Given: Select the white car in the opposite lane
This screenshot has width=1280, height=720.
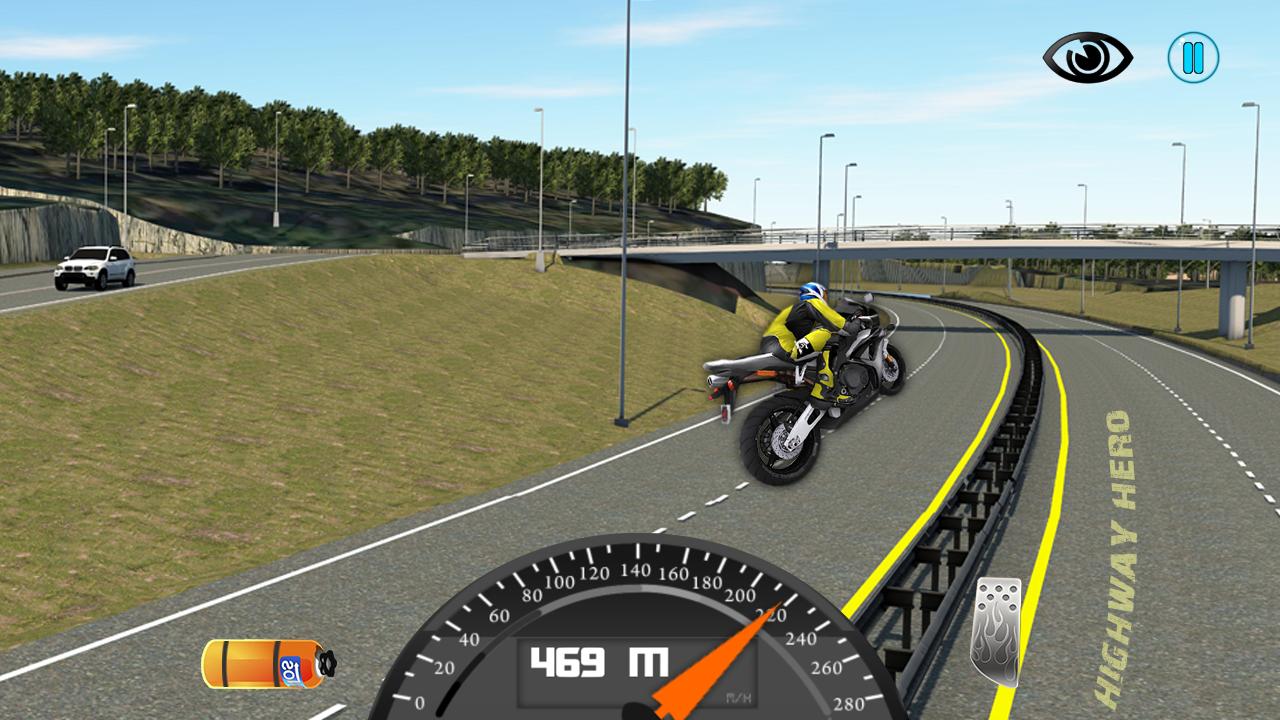Looking at the screenshot, I should (x=94, y=265).
